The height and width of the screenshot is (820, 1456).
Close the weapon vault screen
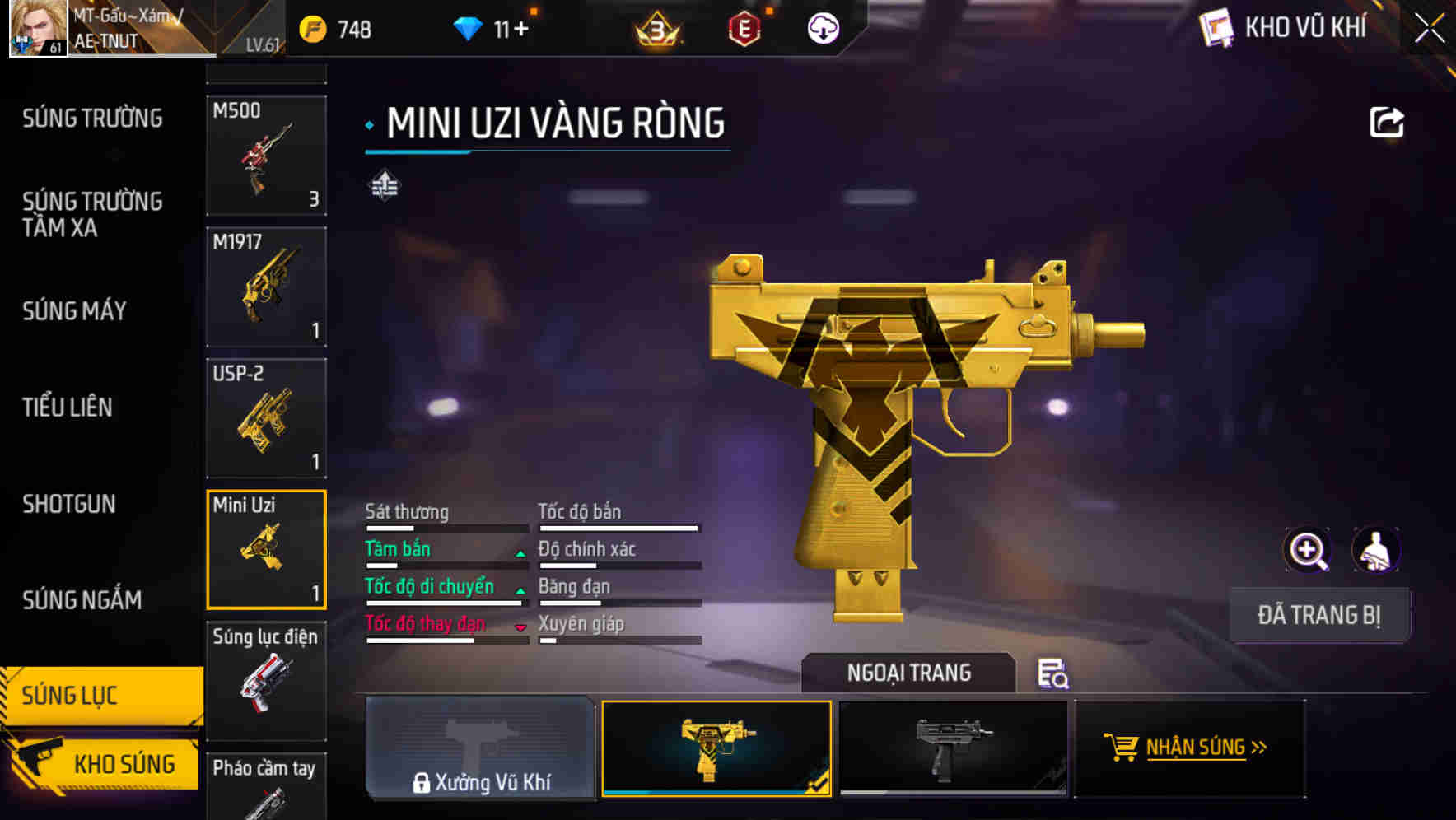pos(1430,28)
